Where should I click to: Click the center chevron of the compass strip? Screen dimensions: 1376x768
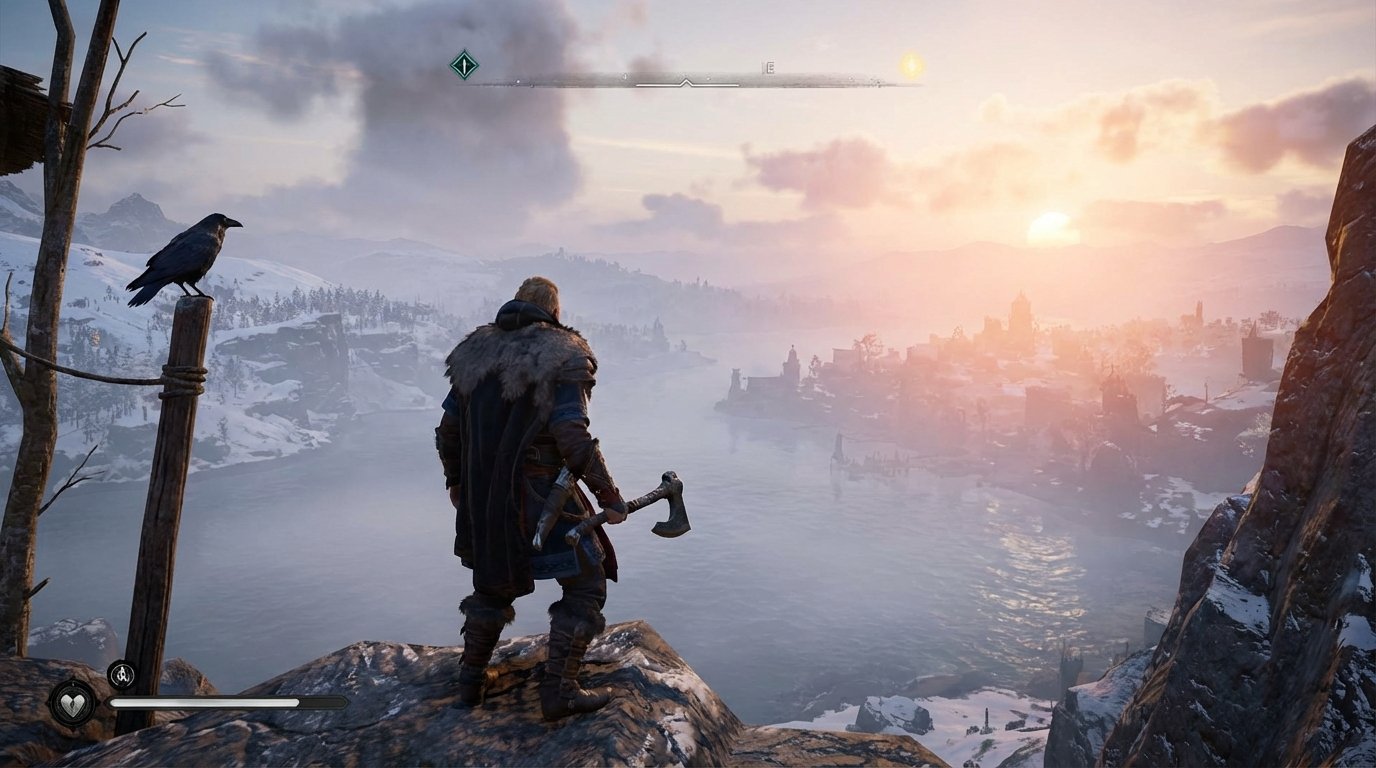pyautogui.click(x=686, y=81)
